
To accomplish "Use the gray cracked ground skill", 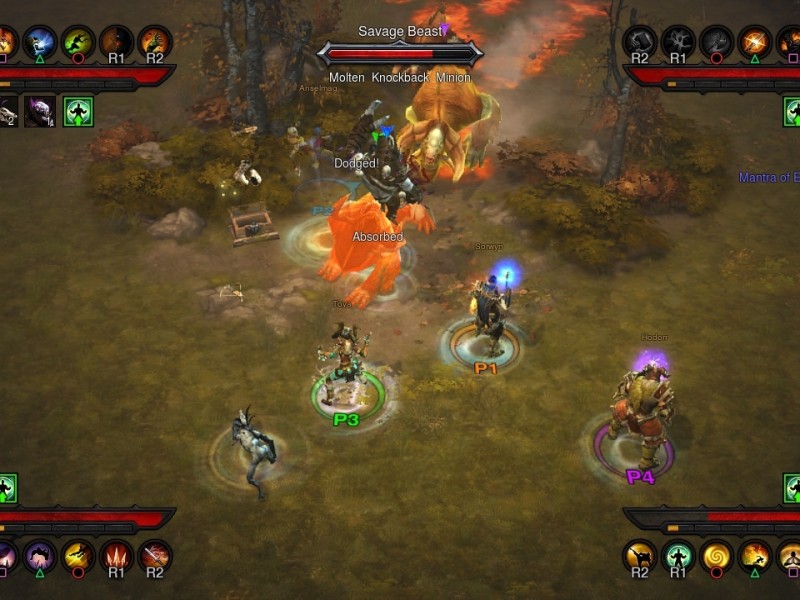I will pos(679,42).
